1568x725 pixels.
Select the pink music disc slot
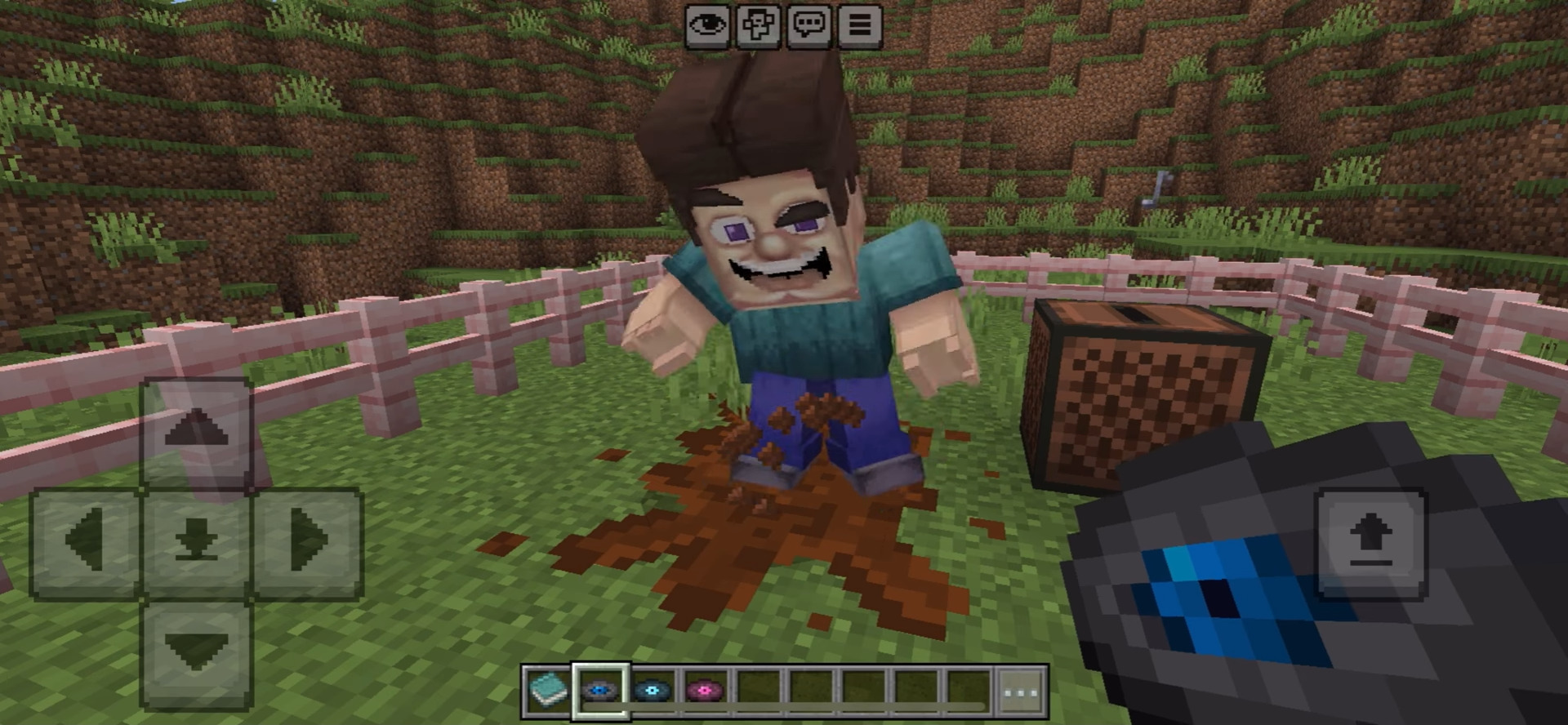pos(706,692)
